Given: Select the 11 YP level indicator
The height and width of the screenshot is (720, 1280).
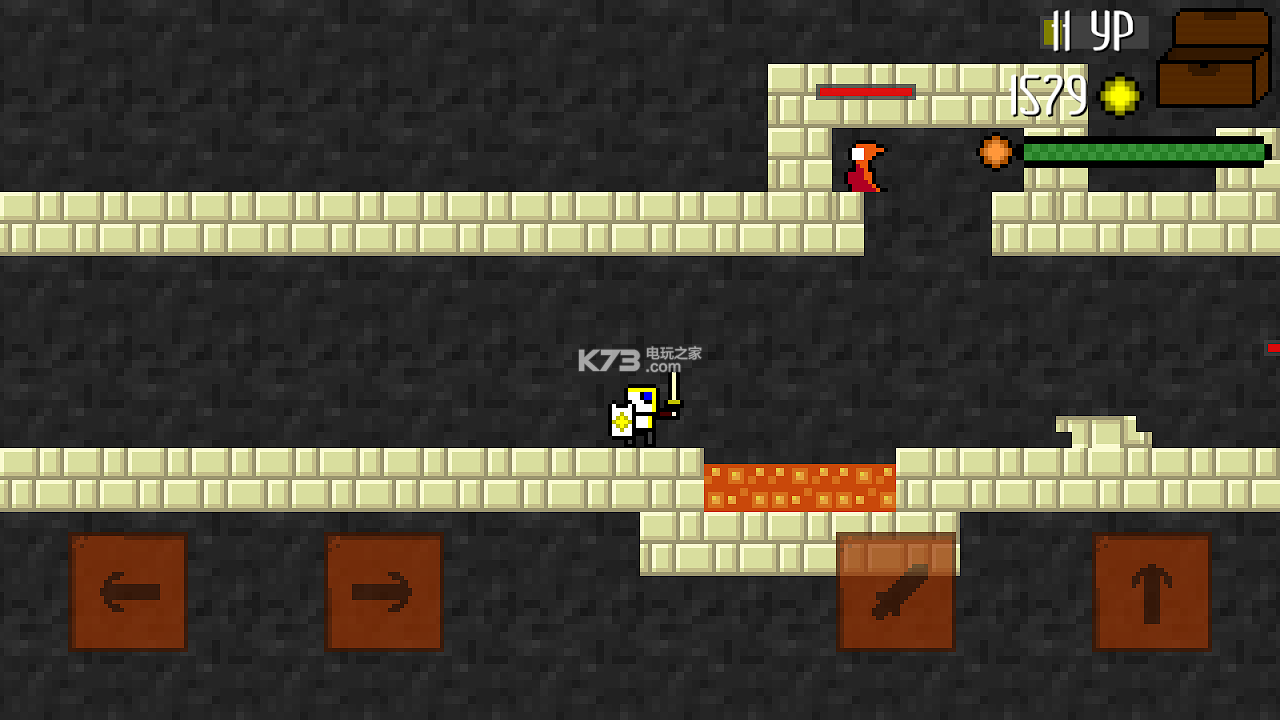Looking at the screenshot, I should 1090,30.
